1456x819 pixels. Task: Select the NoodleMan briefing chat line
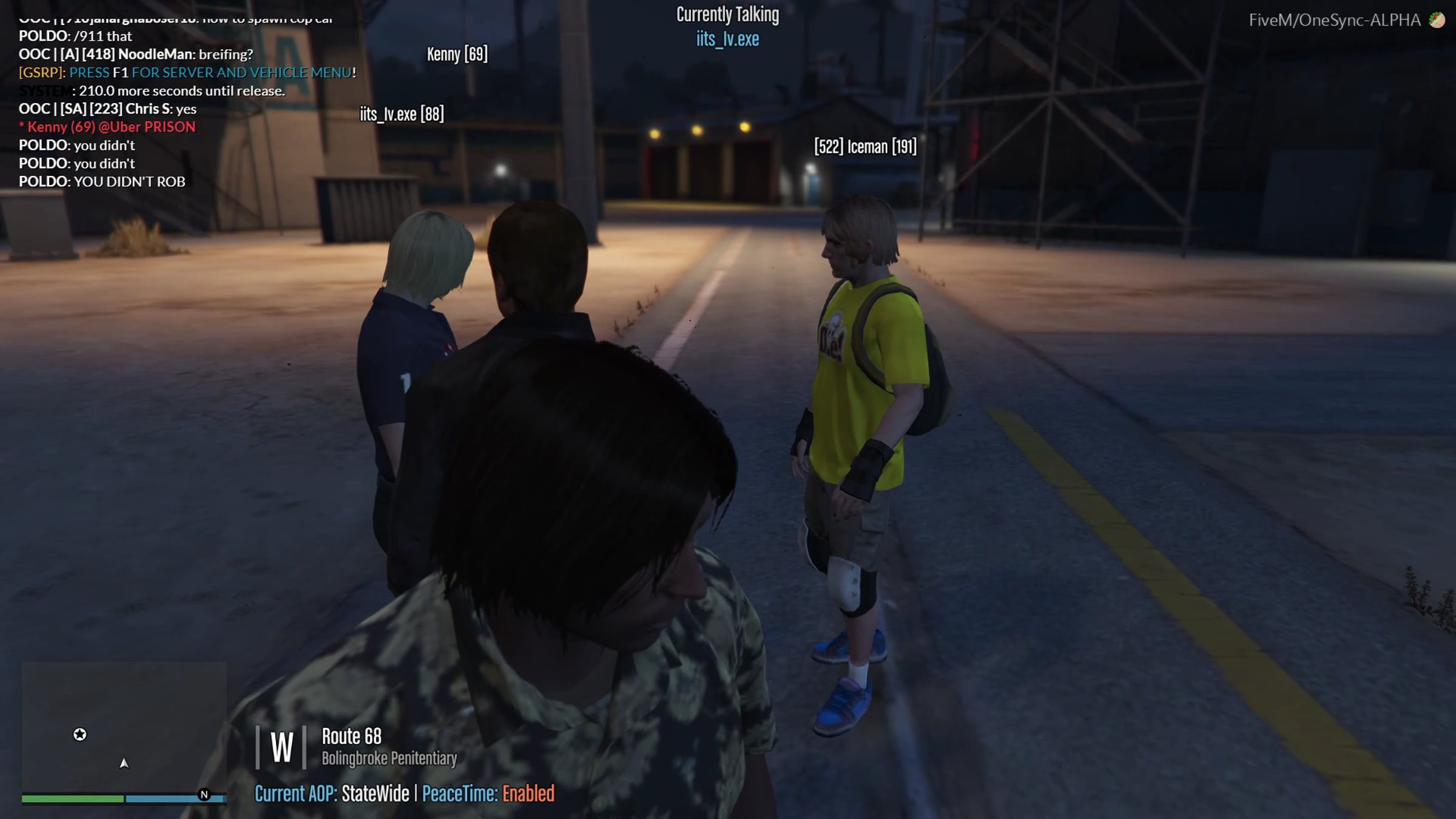coord(136,54)
